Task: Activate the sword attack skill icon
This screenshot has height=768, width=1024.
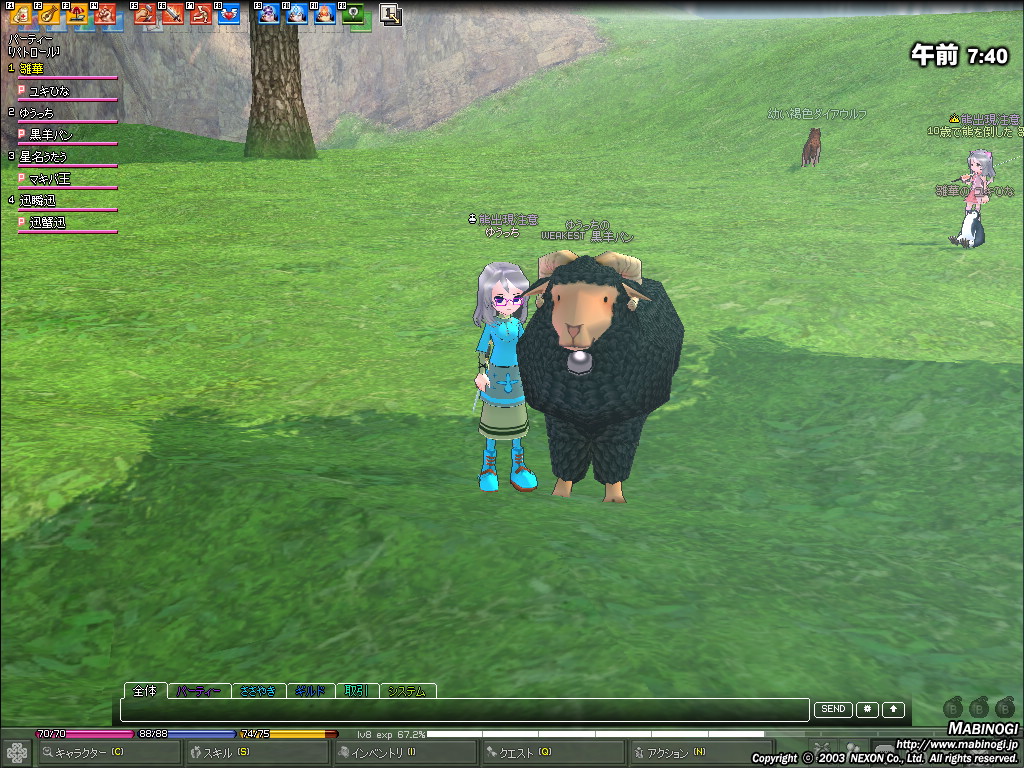Action: pos(173,14)
